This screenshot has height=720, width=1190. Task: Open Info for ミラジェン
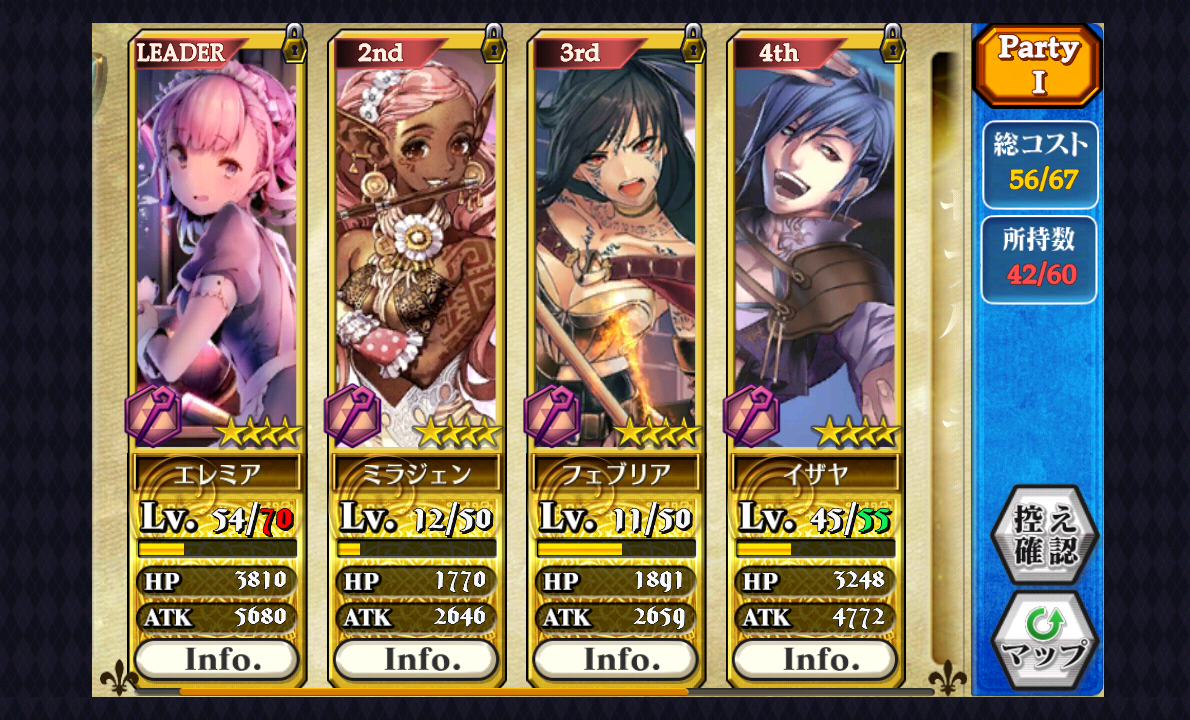[x=416, y=660]
